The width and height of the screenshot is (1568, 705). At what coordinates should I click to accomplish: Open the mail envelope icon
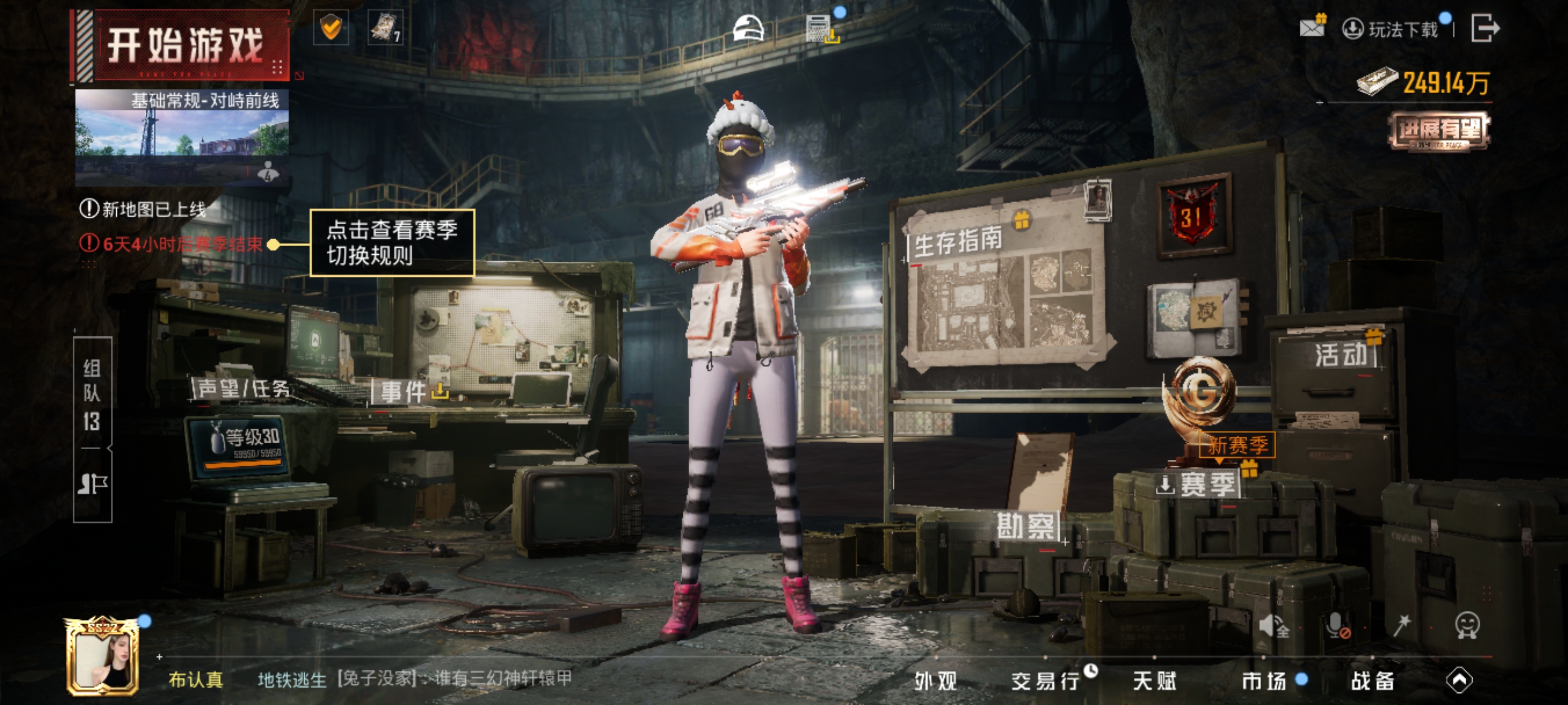click(x=1311, y=27)
